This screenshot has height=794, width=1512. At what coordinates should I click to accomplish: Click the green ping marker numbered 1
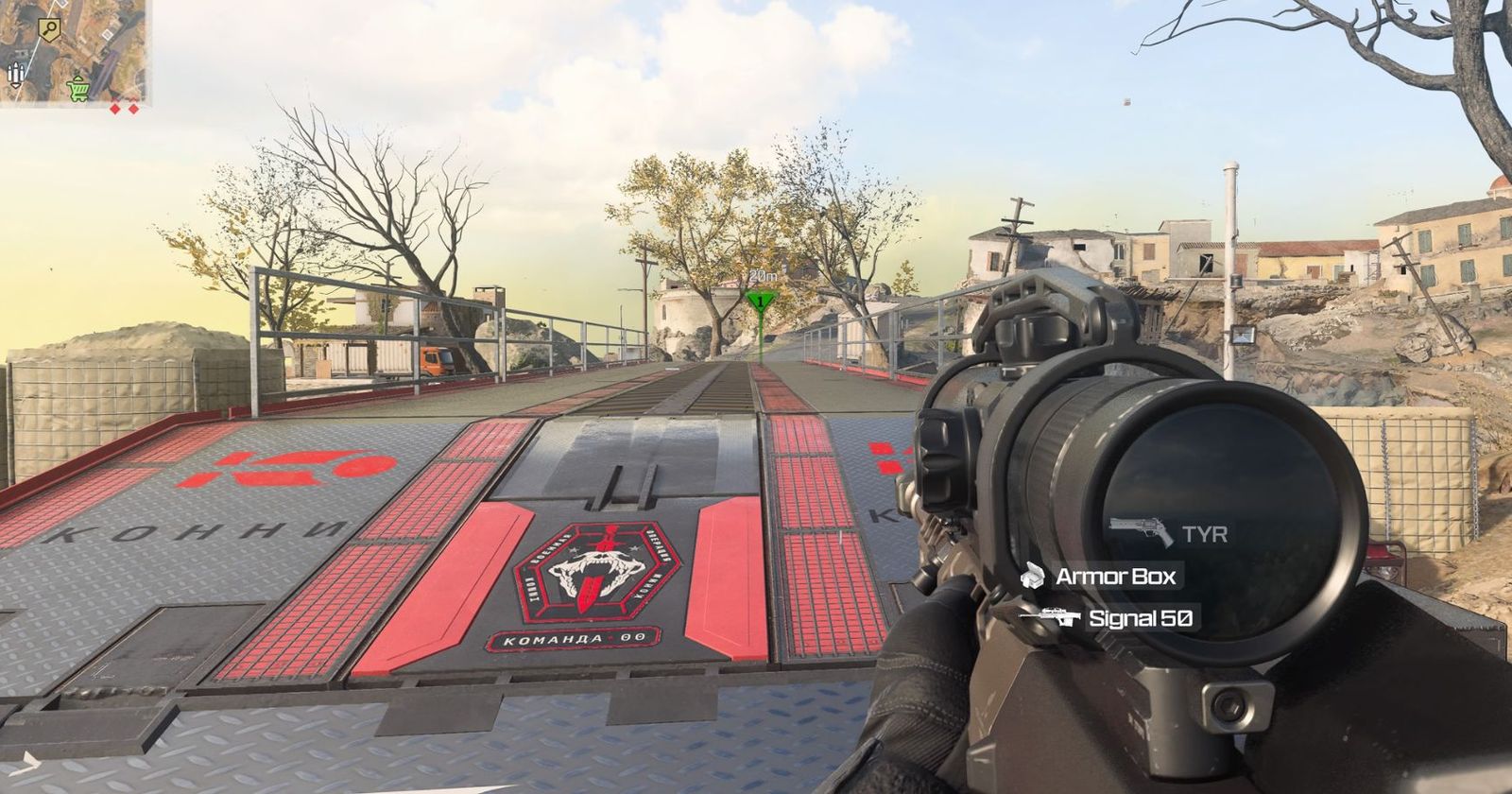(x=758, y=302)
